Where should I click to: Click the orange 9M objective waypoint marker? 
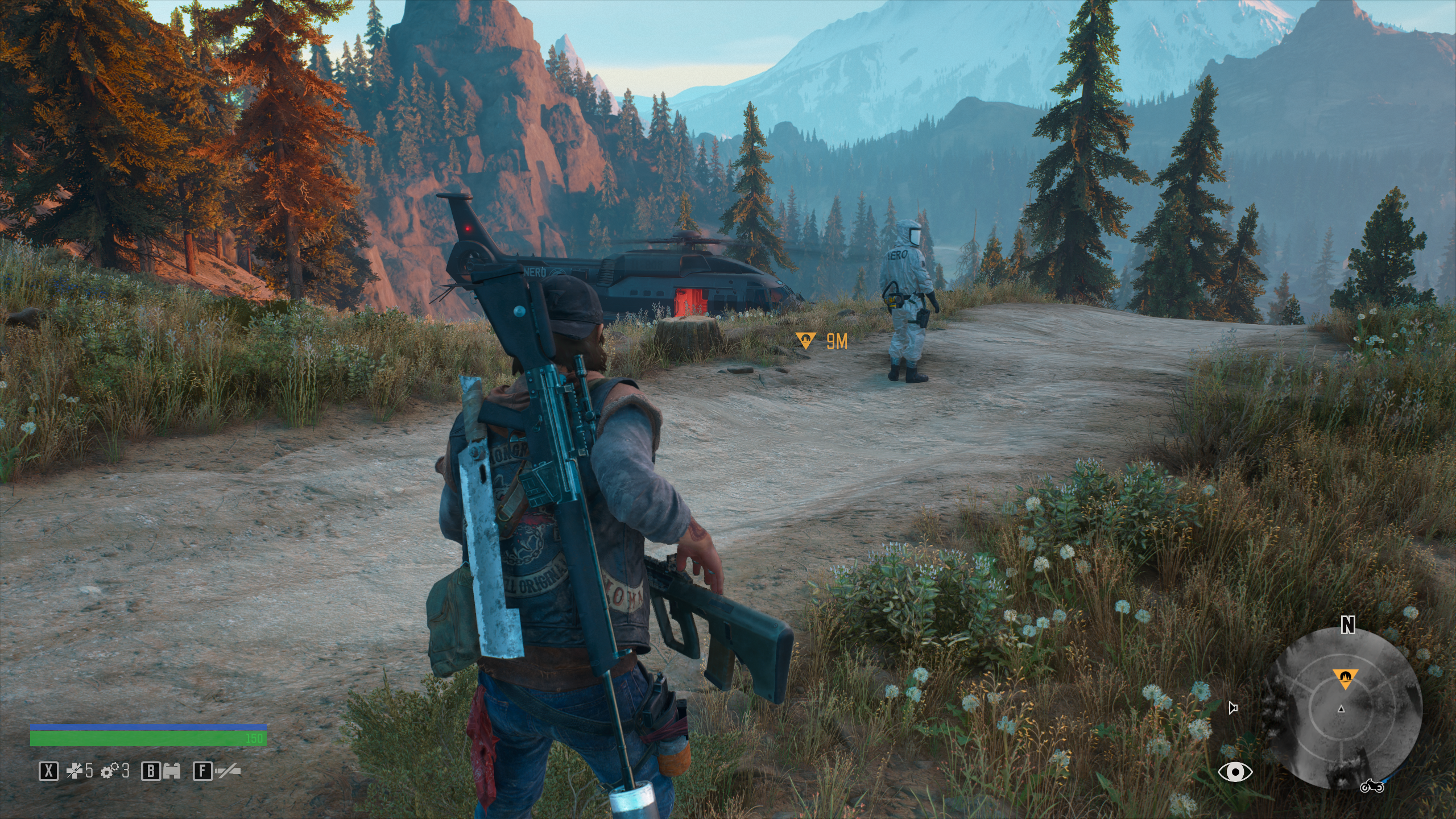point(806,341)
